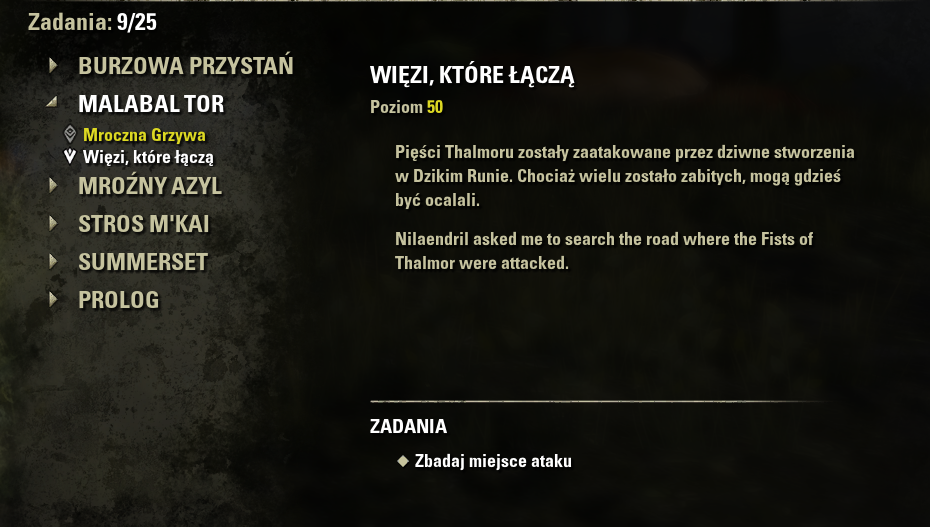Expand the Summerset quest category
Image resolution: width=930 pixels, height=527 pixels.
point(143,262)
